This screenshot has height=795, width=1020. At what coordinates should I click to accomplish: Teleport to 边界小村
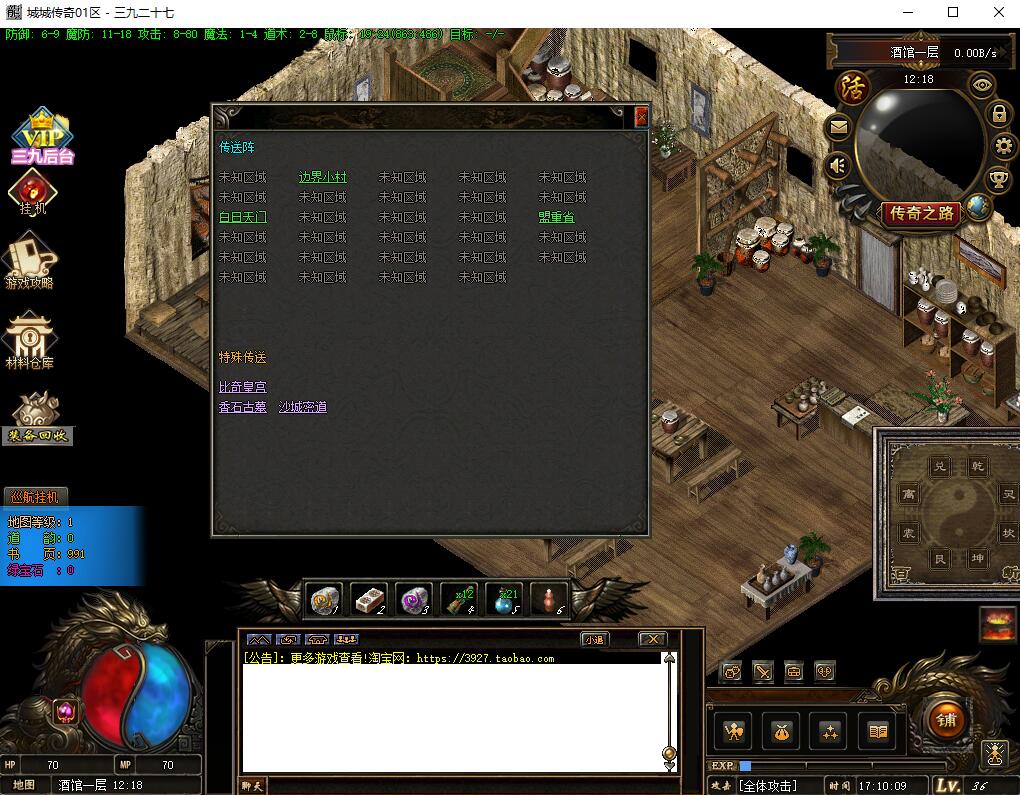(322, 177)
